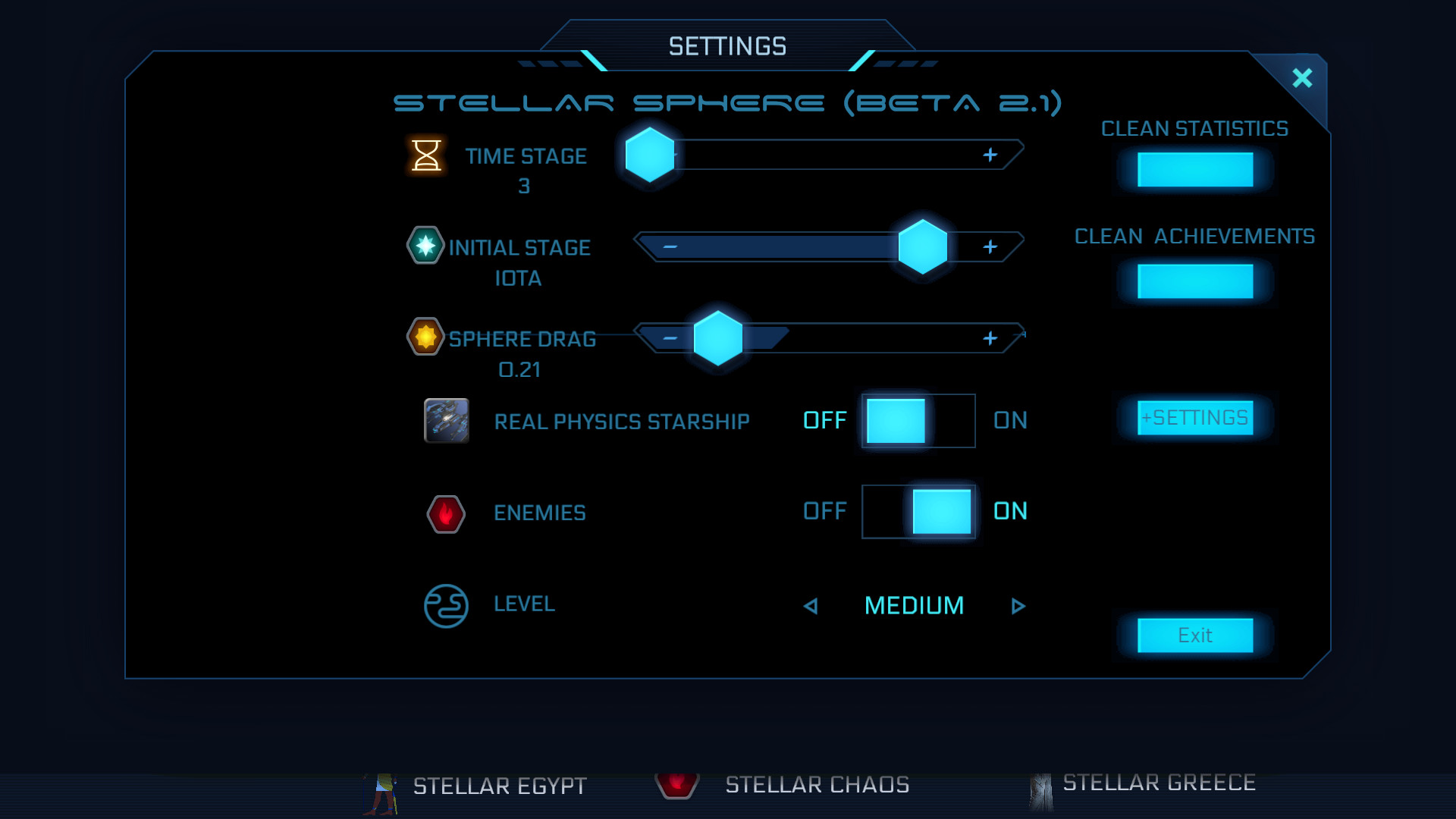Click the Stellar Egypt pharaoh icon

coord(384,787)
